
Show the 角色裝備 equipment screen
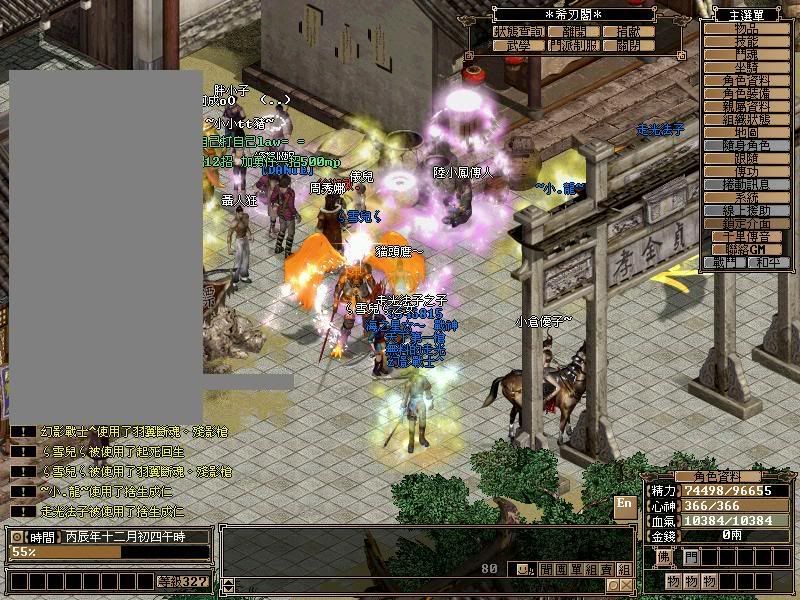pyautogui.click(x=746, y=93)
